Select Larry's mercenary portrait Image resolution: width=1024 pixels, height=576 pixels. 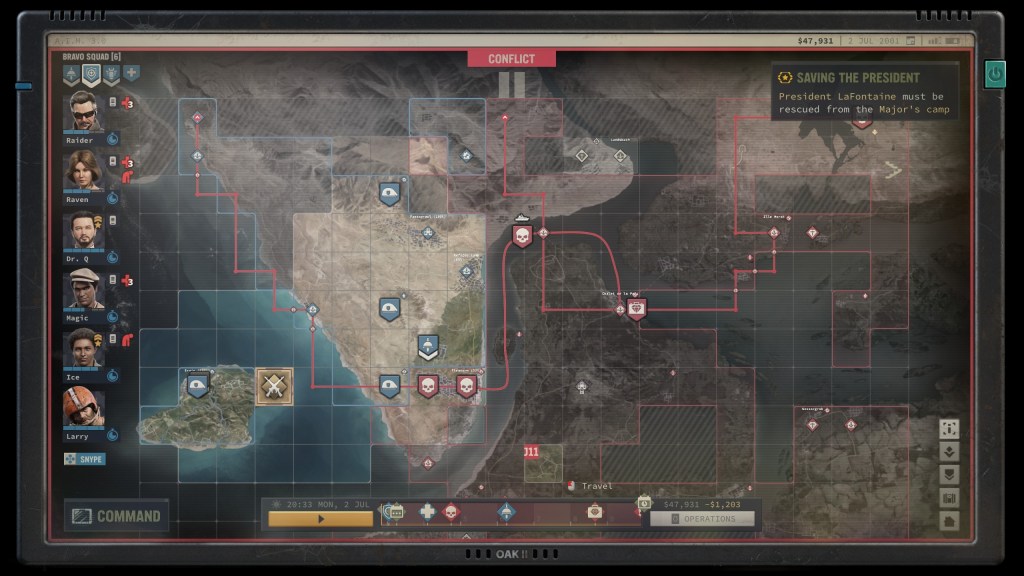pos(85,407)
